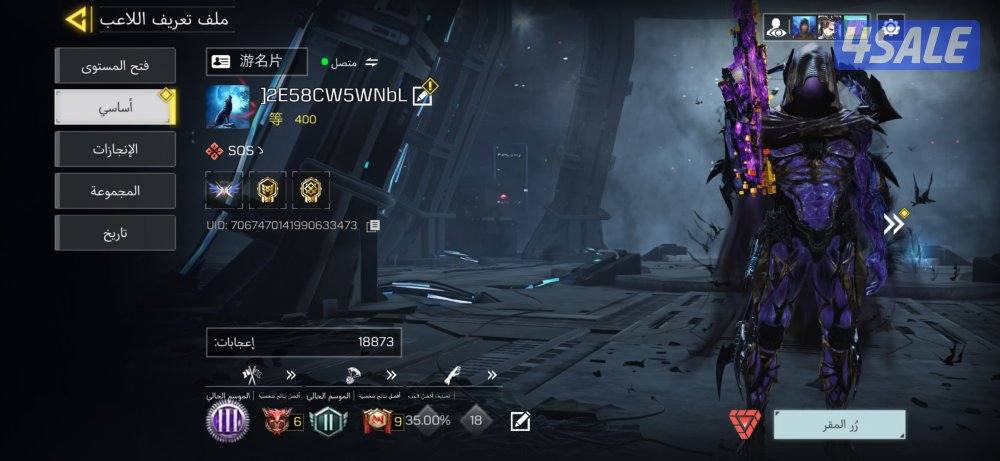Select the purple winged medal badge
Image resolution: width=1000 pixels, height=461 pixels.
(x=224, y=189)
